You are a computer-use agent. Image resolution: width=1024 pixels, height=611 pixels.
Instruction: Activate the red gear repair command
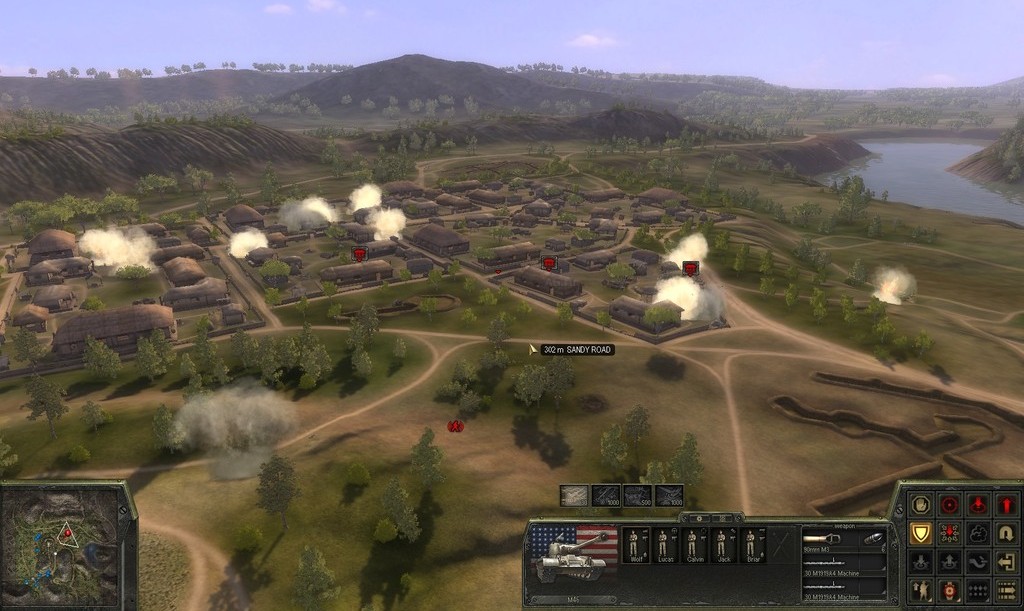coord(949,590)
